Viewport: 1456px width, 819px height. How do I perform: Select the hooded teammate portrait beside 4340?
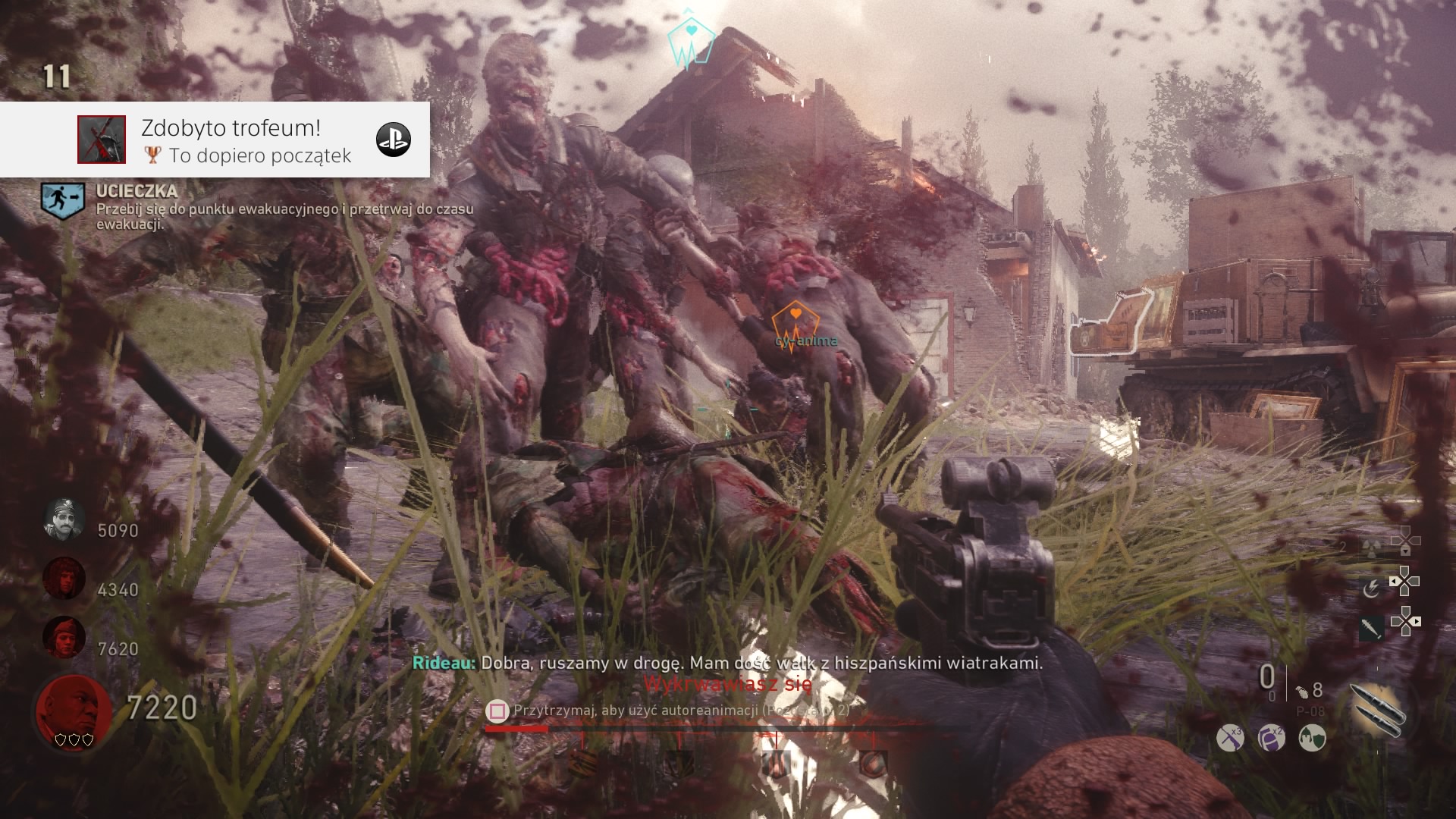coord(64,579)
